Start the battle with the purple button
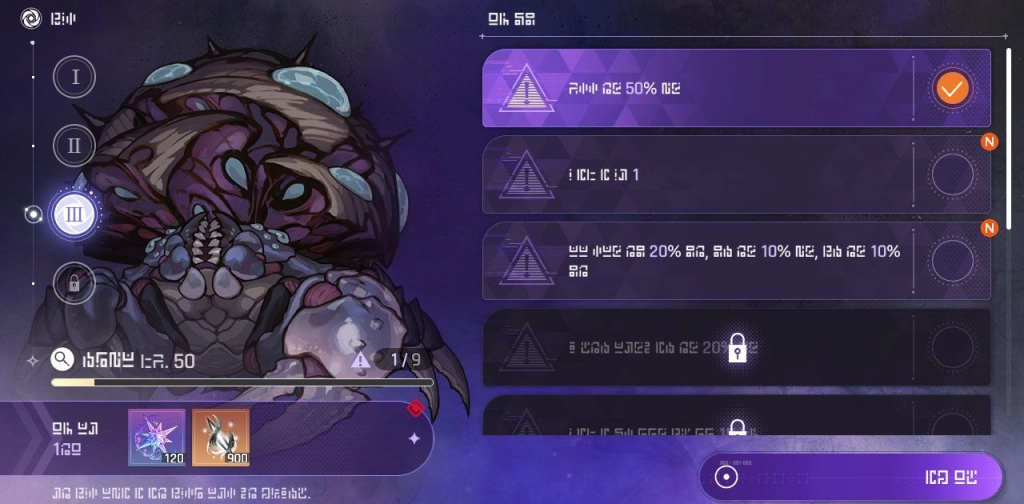Image resolution: width=1024 pixels, height=504 pixels. (850, 476)
